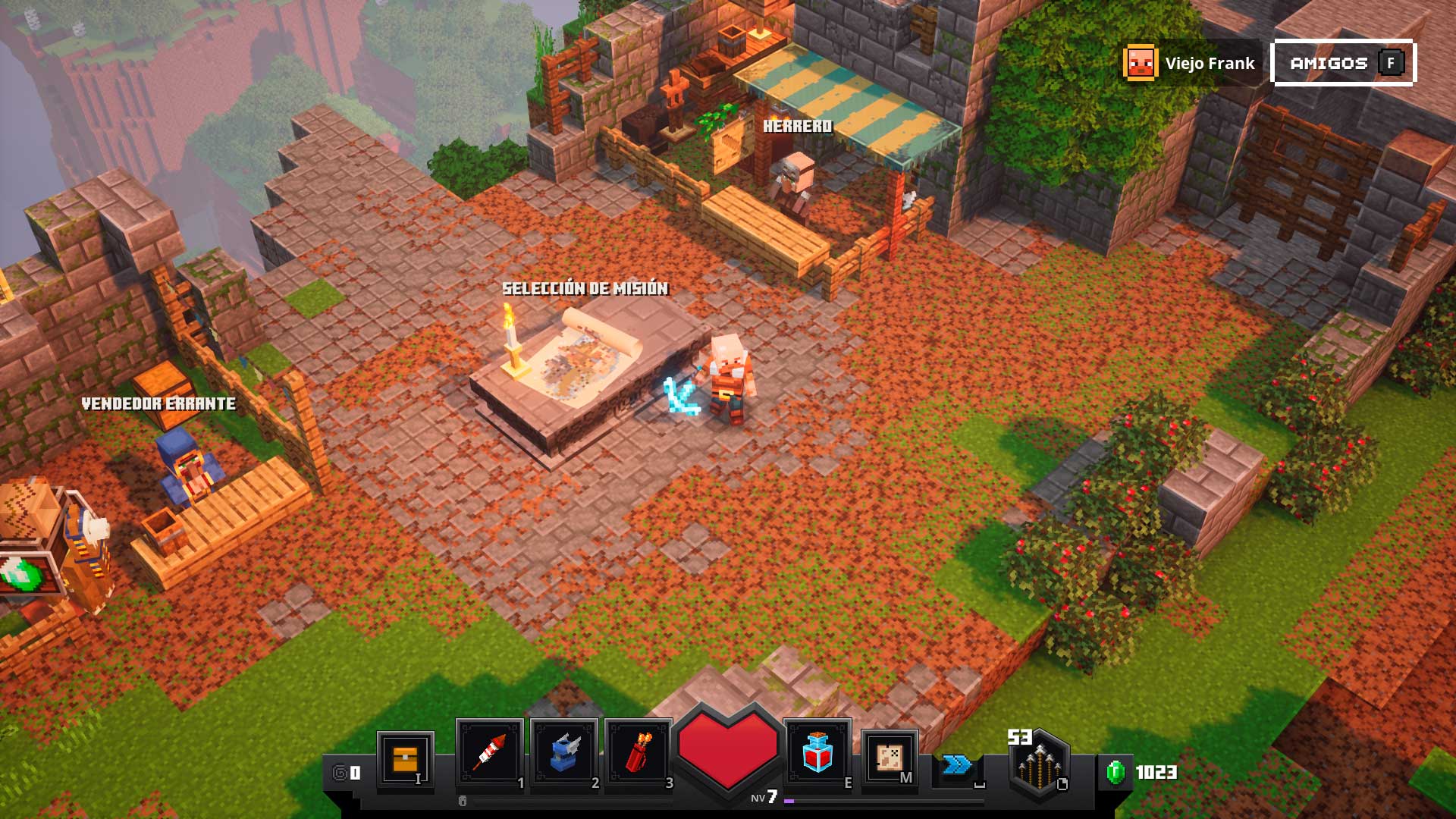Click the Viejo Frank player badge
Screen dimensions: 1456x819
(1190, 63)
